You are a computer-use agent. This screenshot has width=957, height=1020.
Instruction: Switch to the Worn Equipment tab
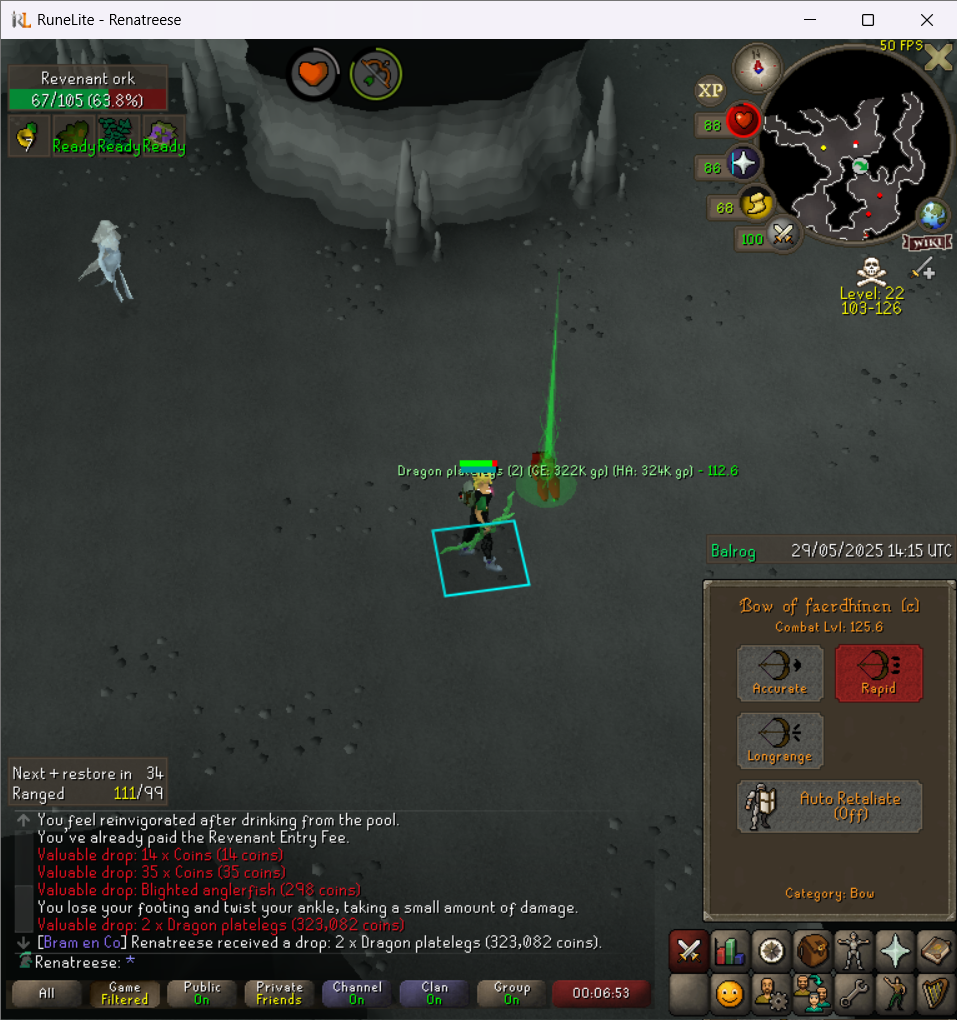pyautogui.click(x=852, y=951)
